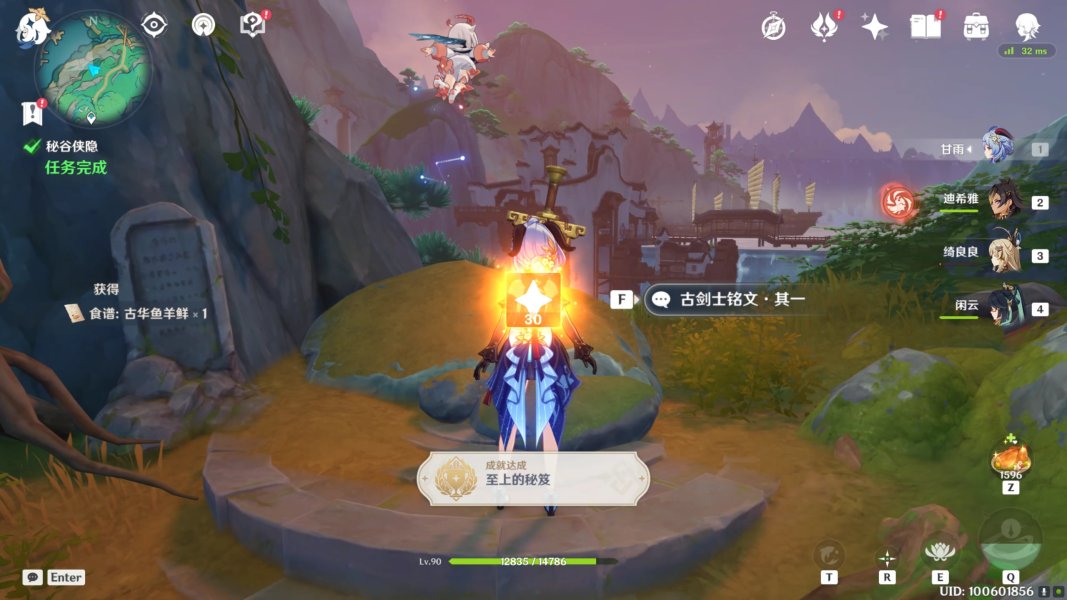The width and height of the screenshot is (1067, 600).
Task: Switch to party member 甘雨
Action: (996, 148)
